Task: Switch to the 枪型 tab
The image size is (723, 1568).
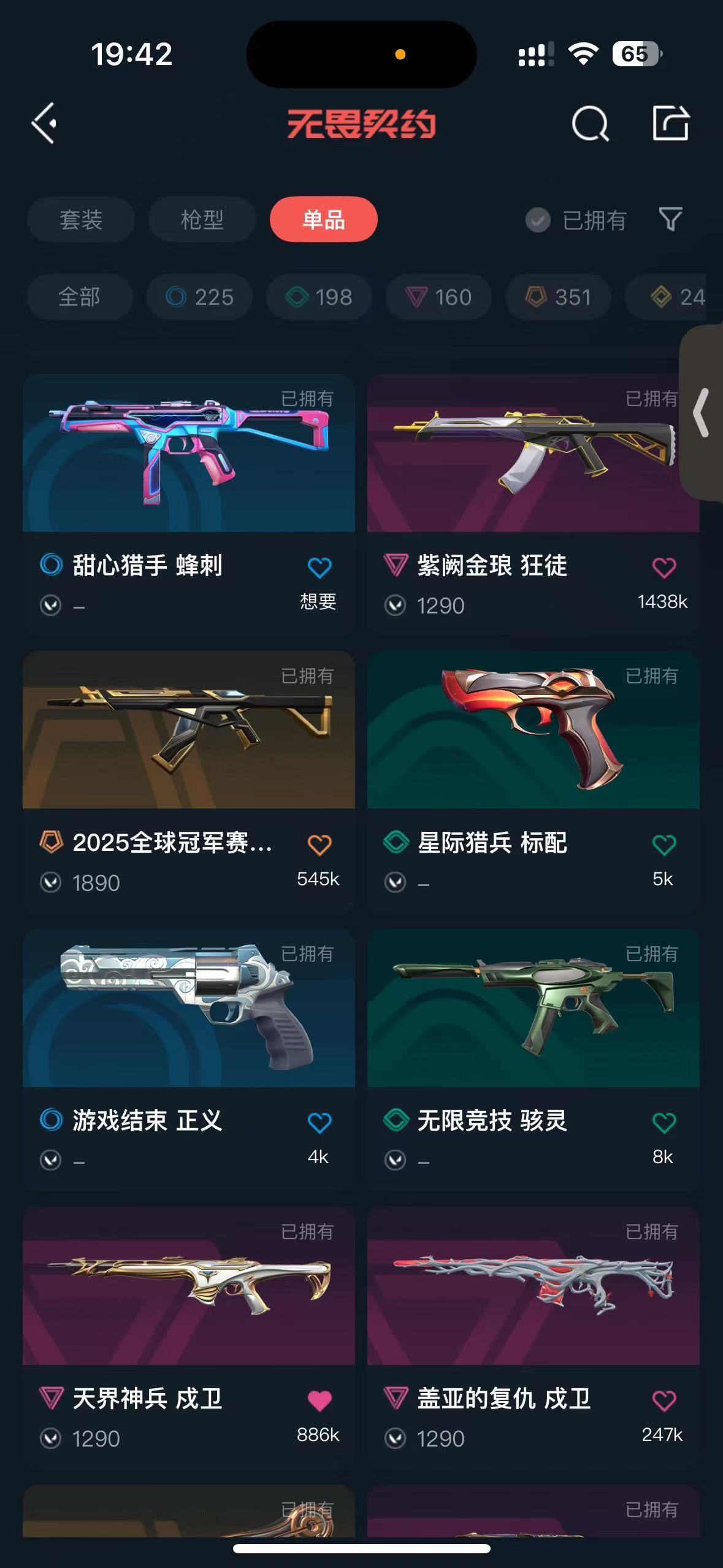Action: pyautogui.click(x=202, y=220)
